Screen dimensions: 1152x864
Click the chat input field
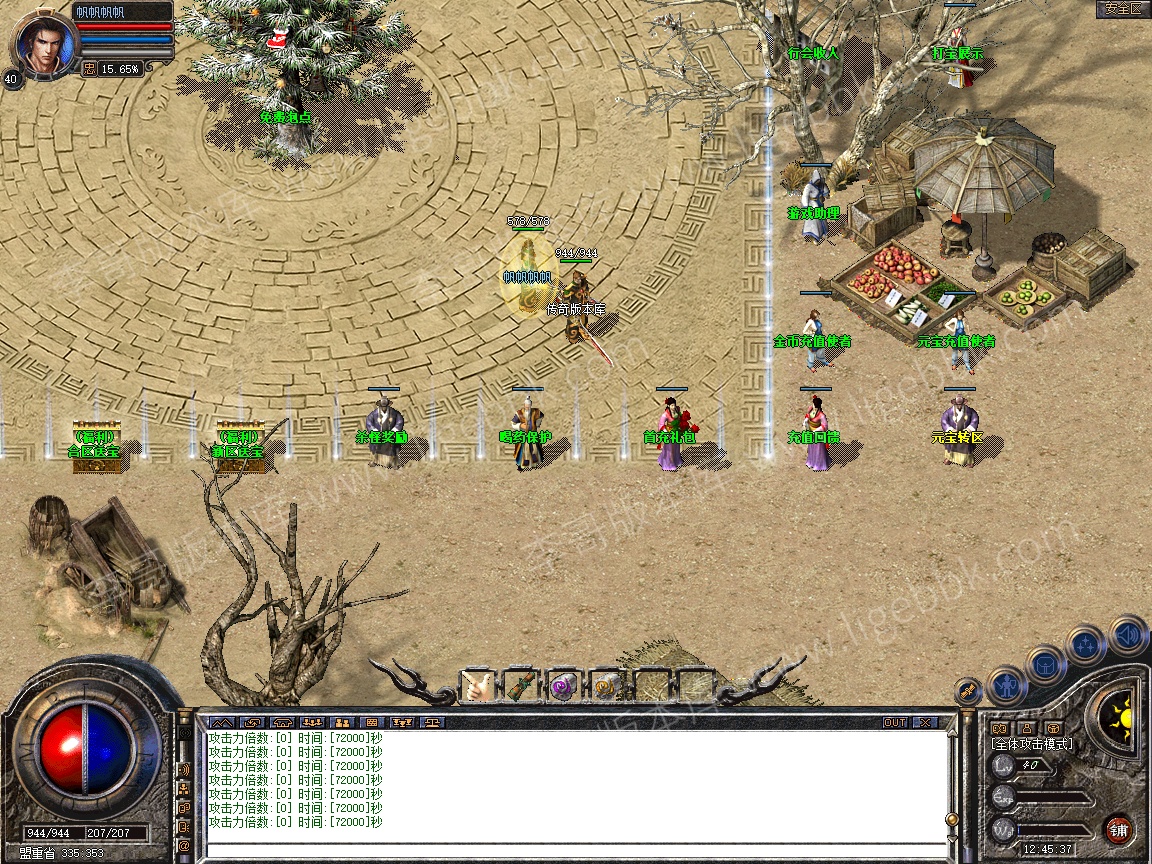click(570, 851)
